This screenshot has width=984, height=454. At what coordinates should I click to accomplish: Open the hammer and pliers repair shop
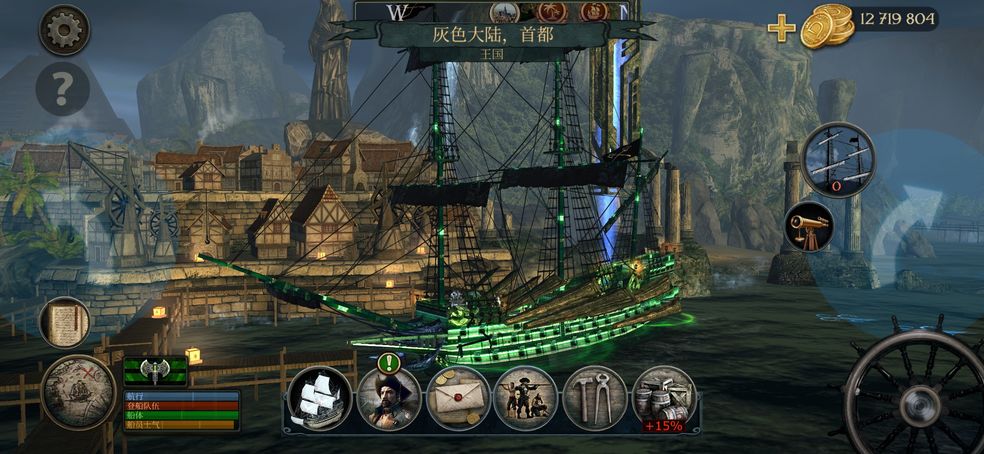coord(594,398)
